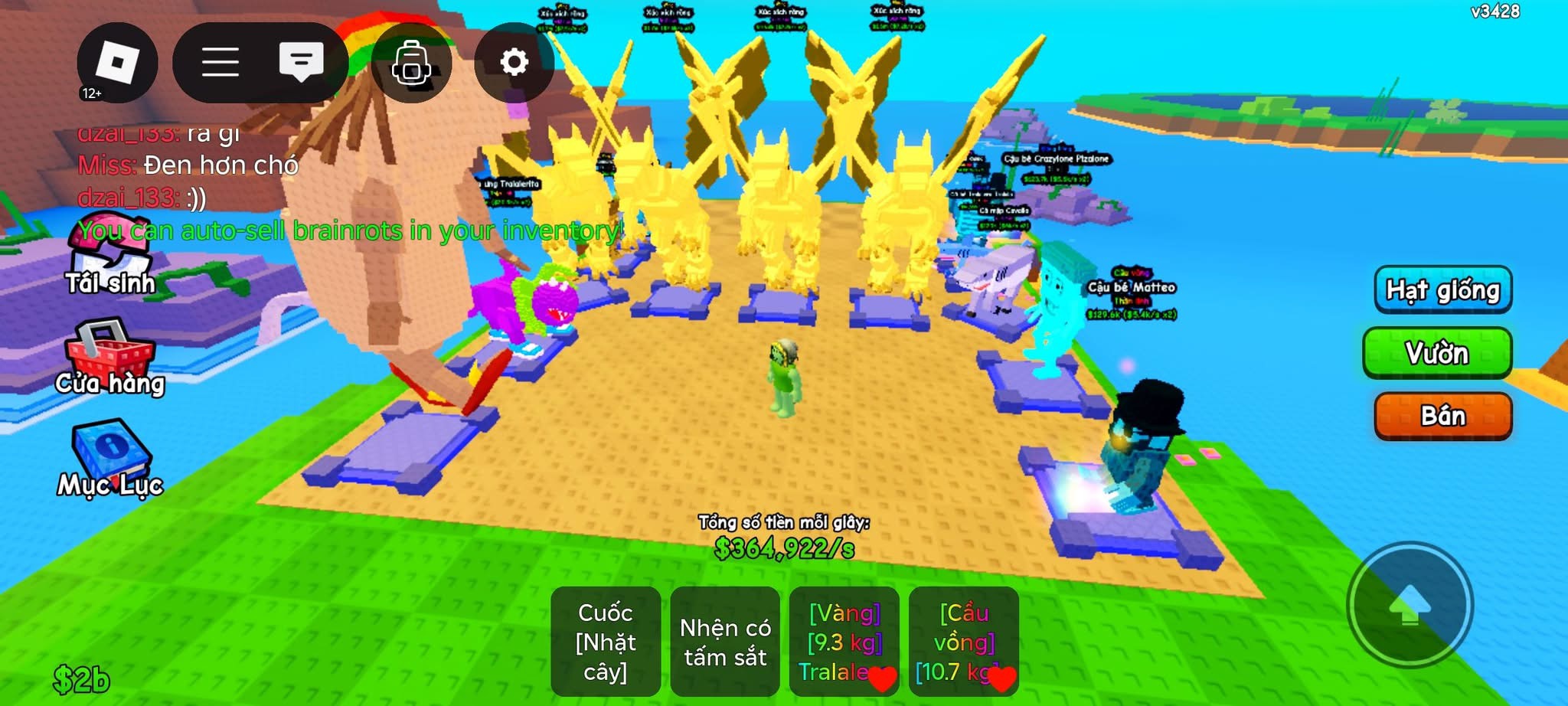Open the Roblox logo menu
The height and width of the screenshot is (706, 1568).
tap(117, 63)
